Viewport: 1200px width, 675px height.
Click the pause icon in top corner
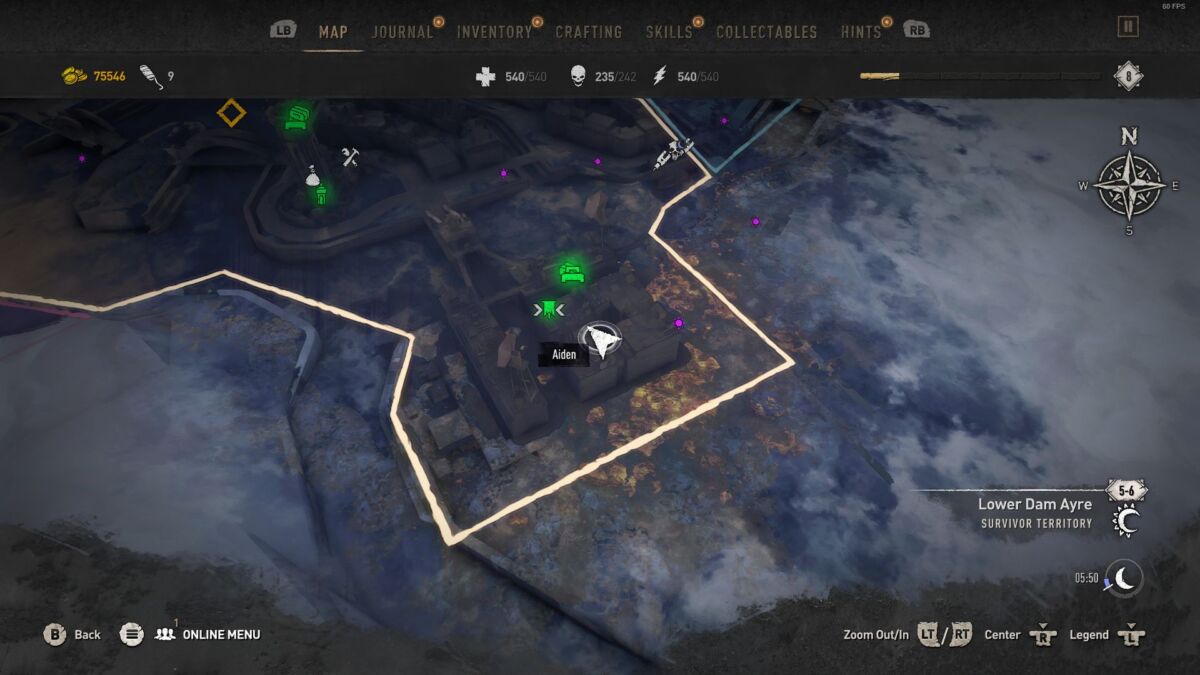pos(1128,27)
